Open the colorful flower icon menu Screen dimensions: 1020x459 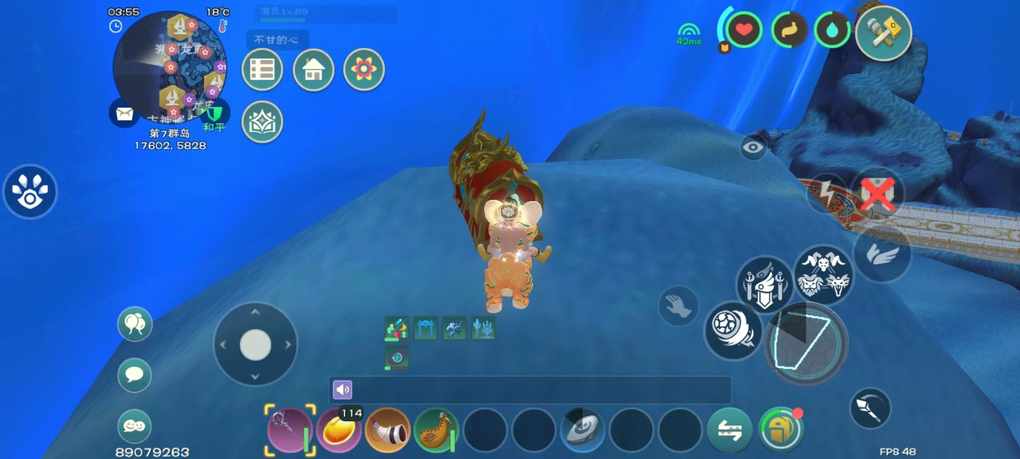(x=364, y=70)
